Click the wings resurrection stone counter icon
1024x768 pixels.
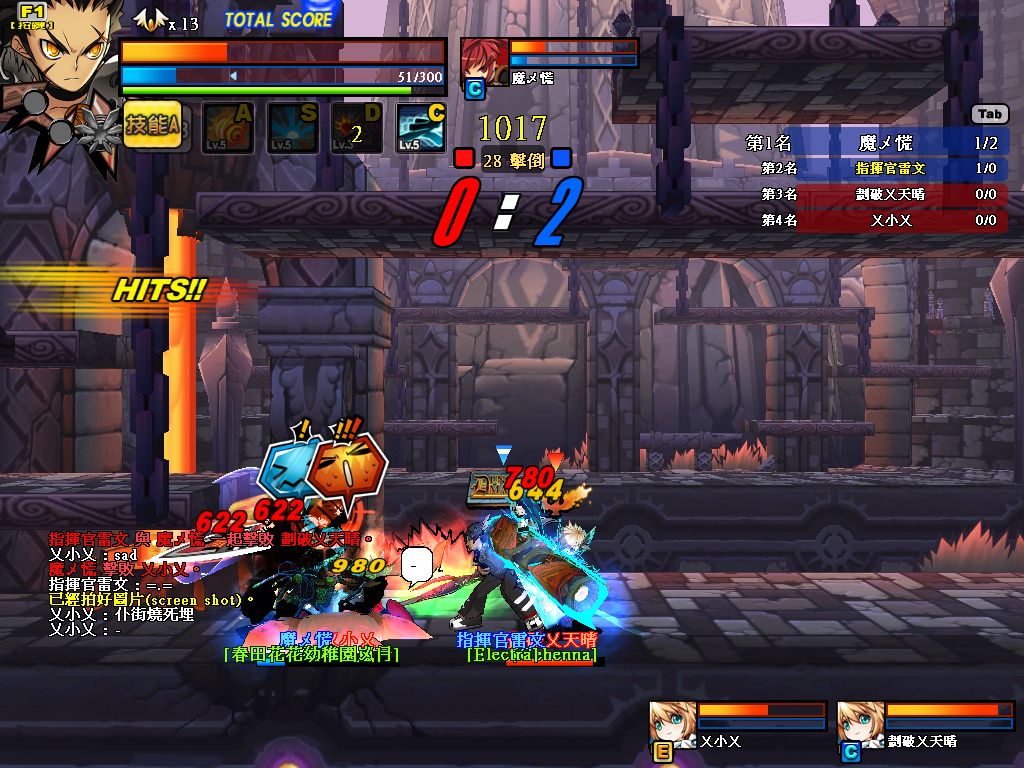149,20
